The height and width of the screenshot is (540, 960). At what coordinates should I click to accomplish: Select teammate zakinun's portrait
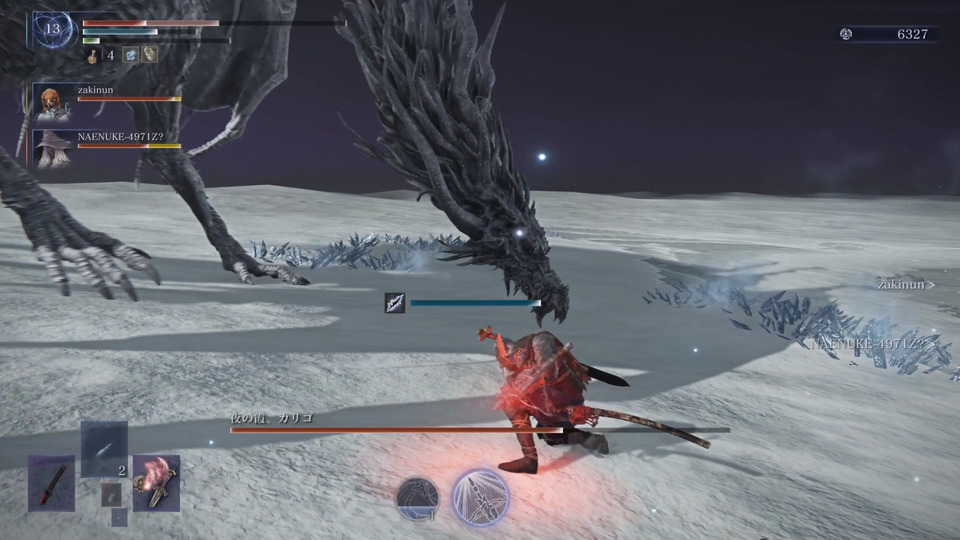pos(53,102)
